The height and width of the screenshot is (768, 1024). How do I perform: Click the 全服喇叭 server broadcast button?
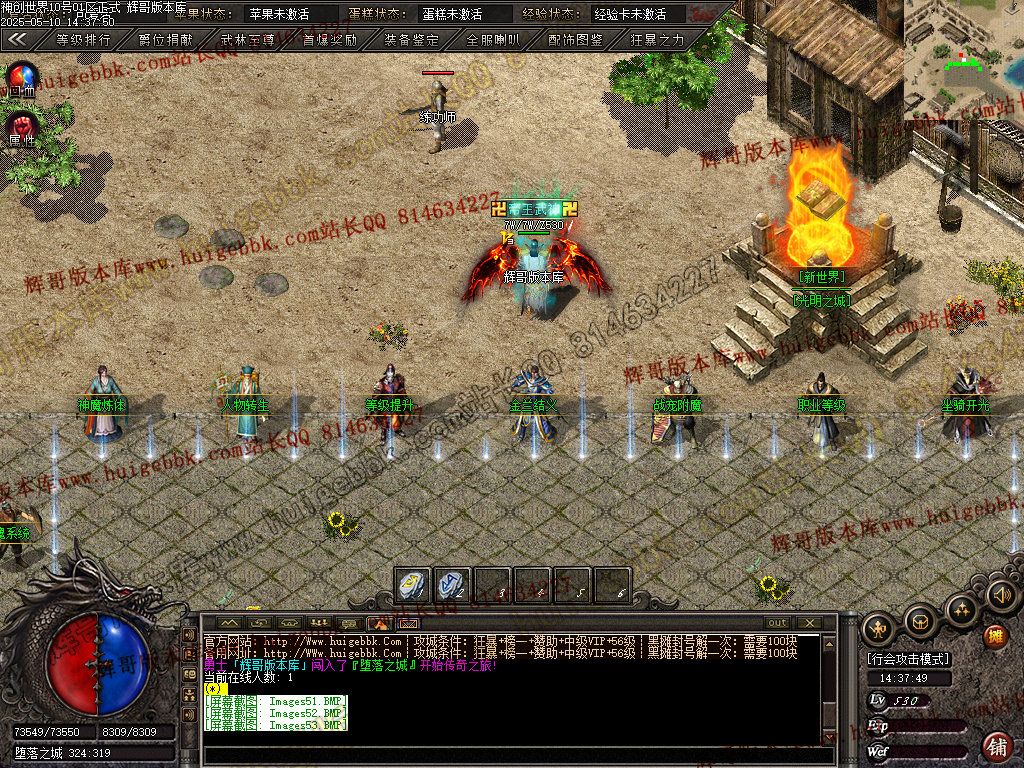point(493,40)
